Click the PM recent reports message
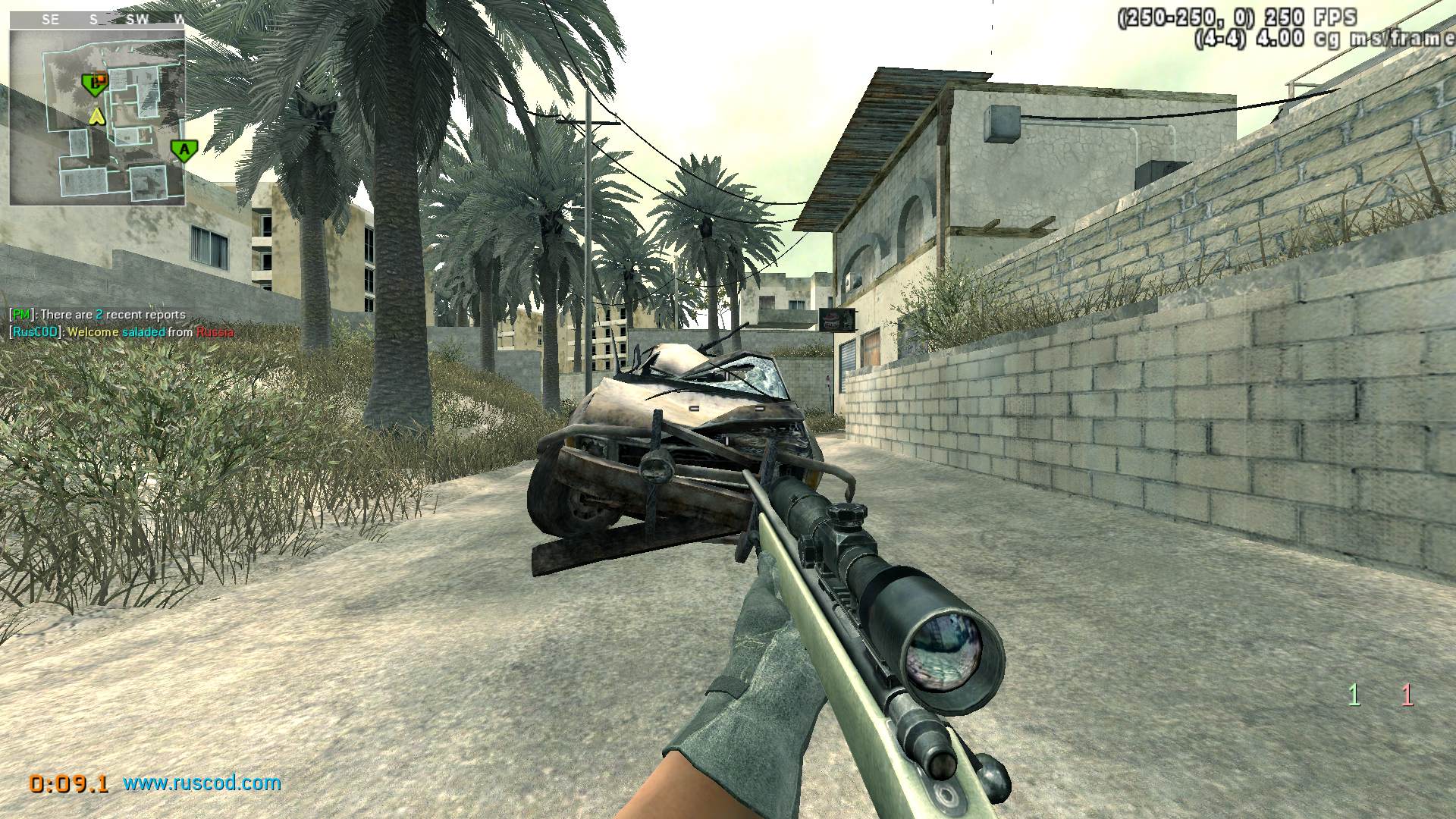This screenshot has height=819, width=1456. tap(97, 314)
